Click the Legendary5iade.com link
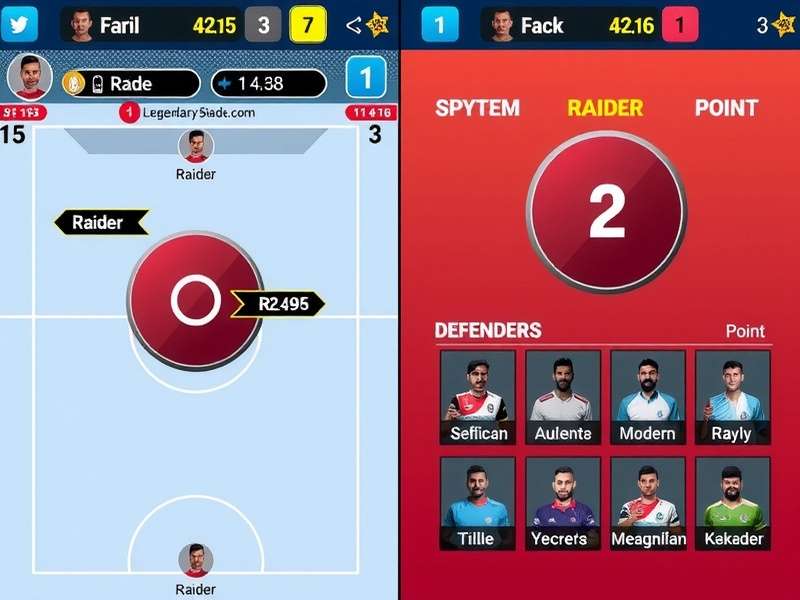This screenshot has width=800, height=600. [197, 112]
